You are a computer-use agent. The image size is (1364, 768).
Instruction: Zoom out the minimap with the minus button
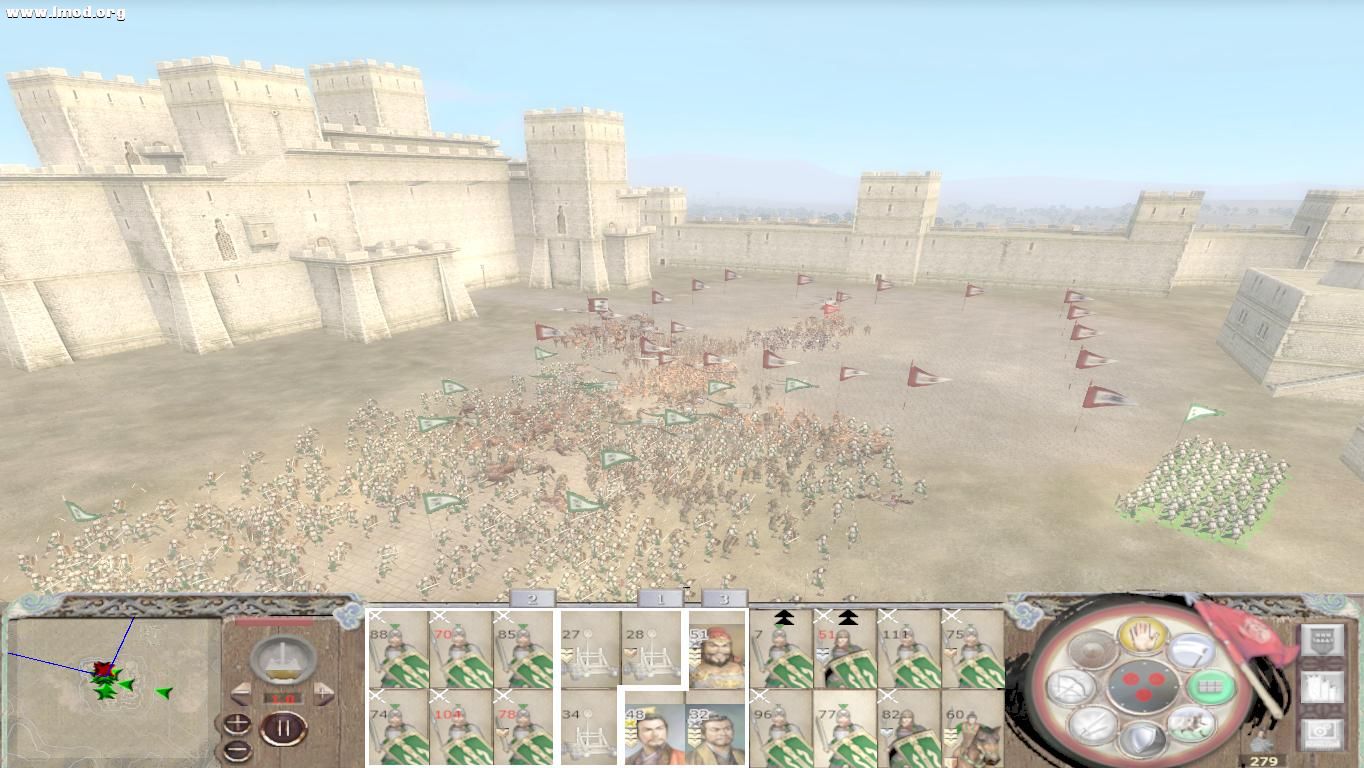click(x=238, y=750)
